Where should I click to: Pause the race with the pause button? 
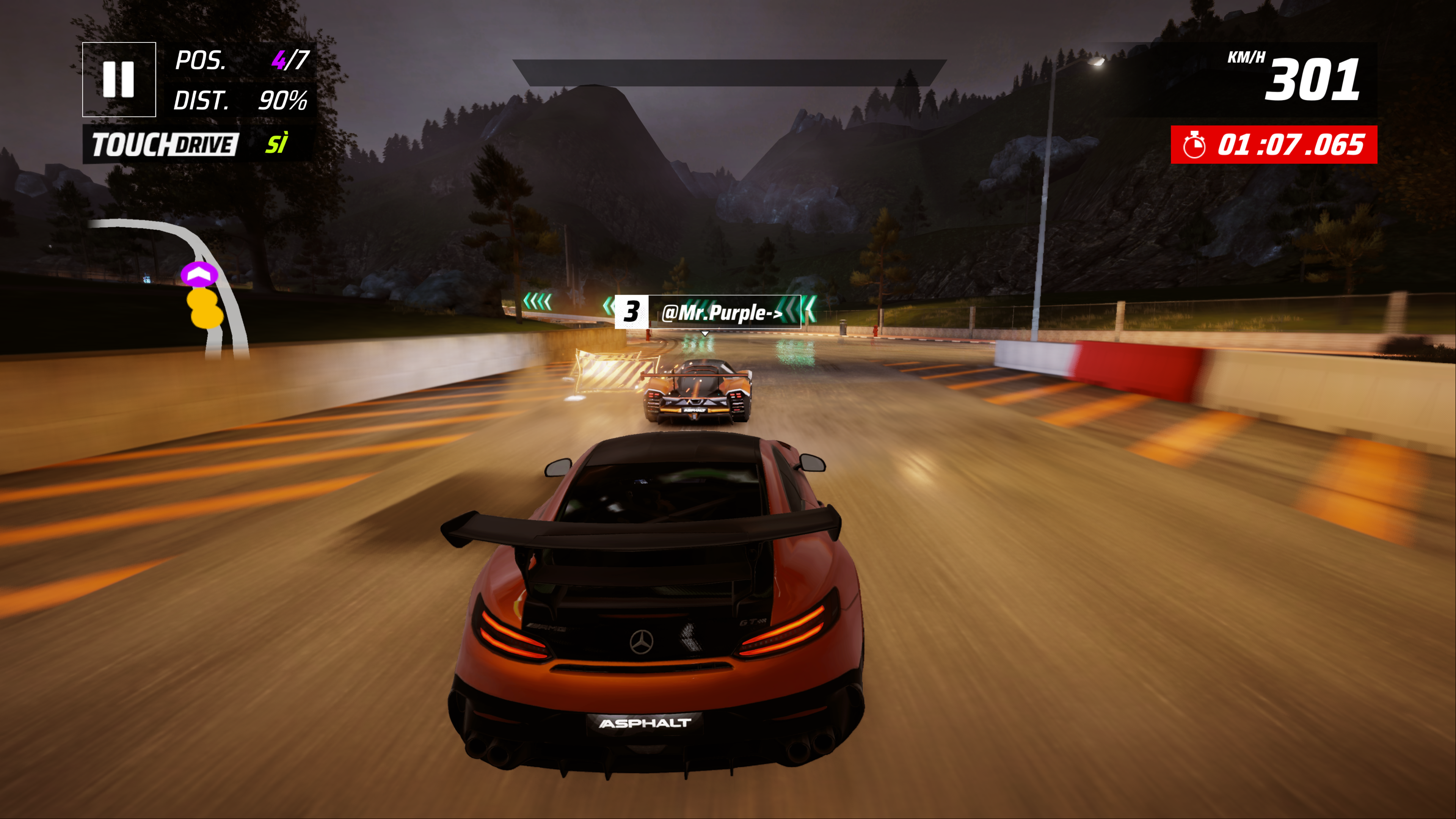click(x=119, y=80)
